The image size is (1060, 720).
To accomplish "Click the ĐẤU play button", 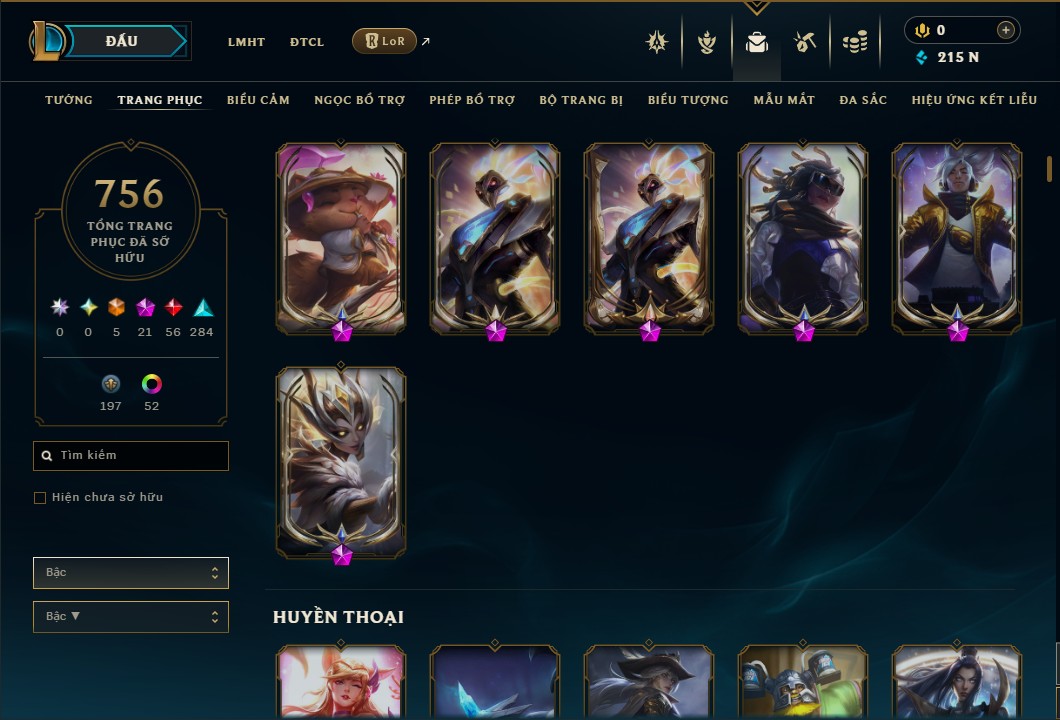I will (x=122, y=41).
